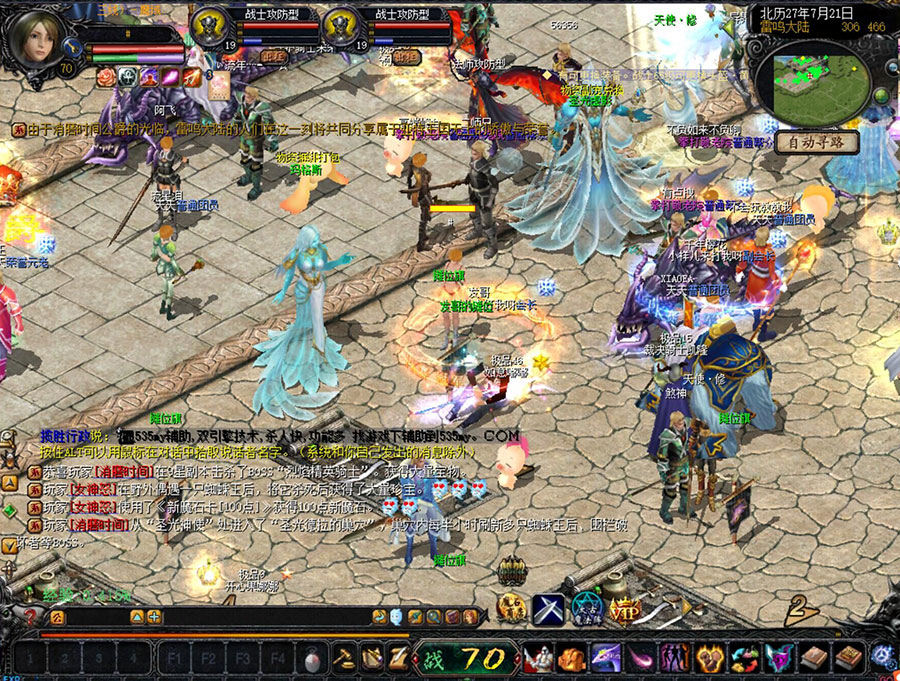Click the crossed swords icon above the skill bar
The image size is (900, 681).
549,609
